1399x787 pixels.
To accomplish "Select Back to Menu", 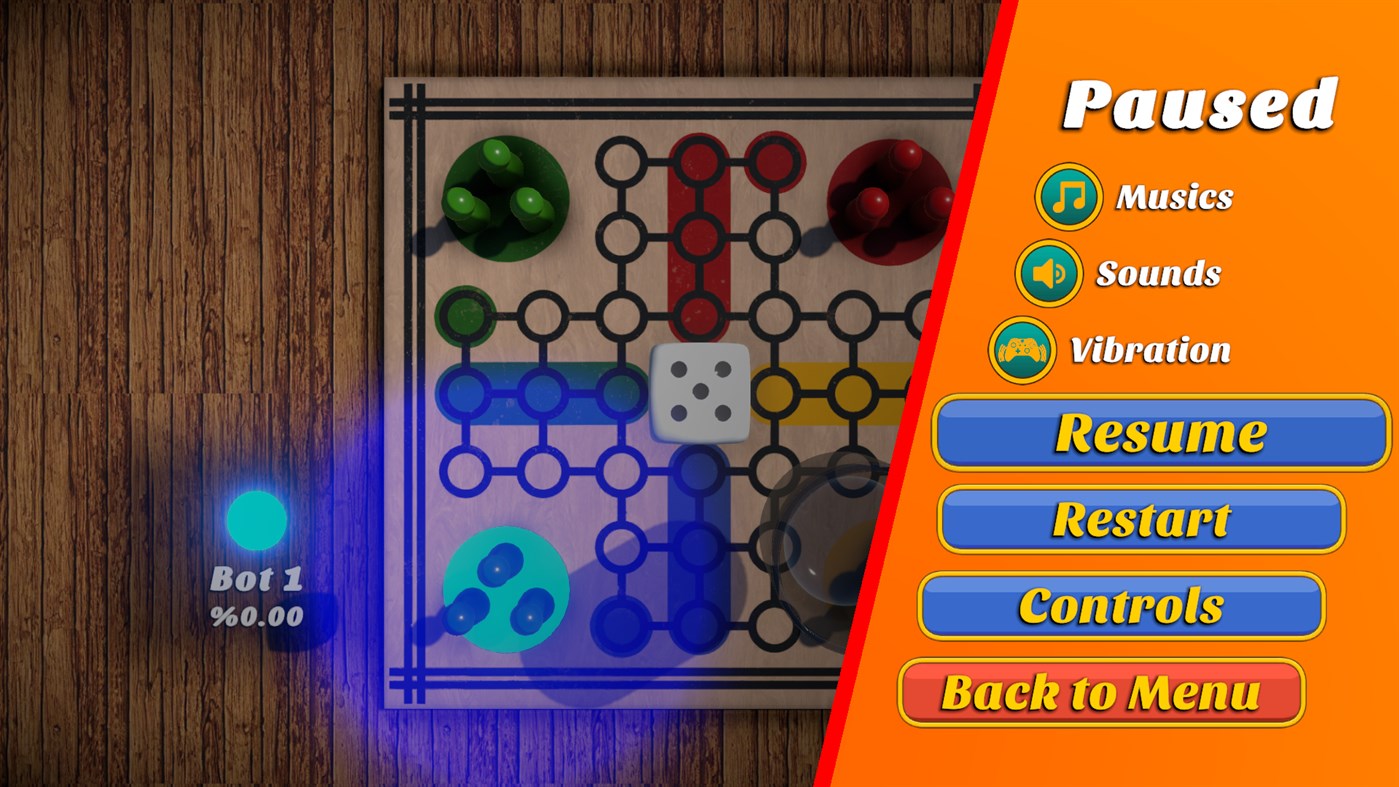I will pos(1104,690).
